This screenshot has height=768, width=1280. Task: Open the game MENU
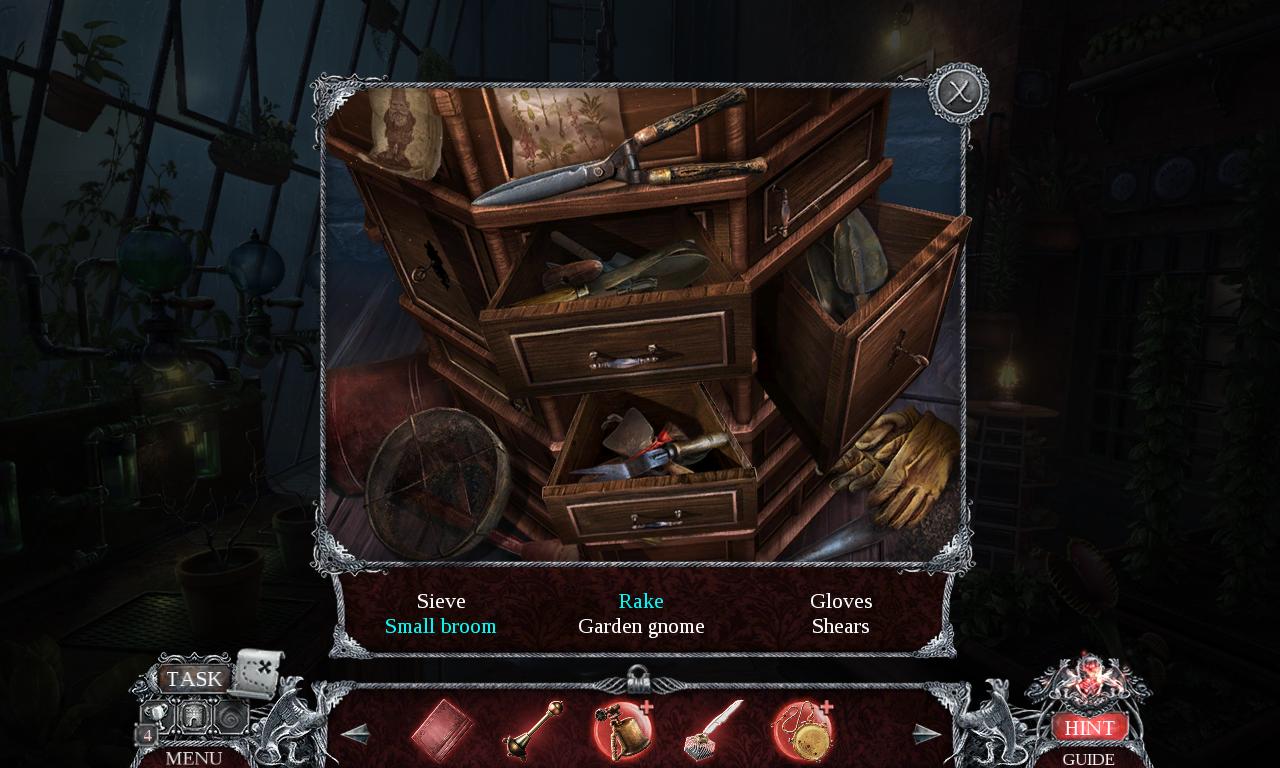[x=193, y=758]
